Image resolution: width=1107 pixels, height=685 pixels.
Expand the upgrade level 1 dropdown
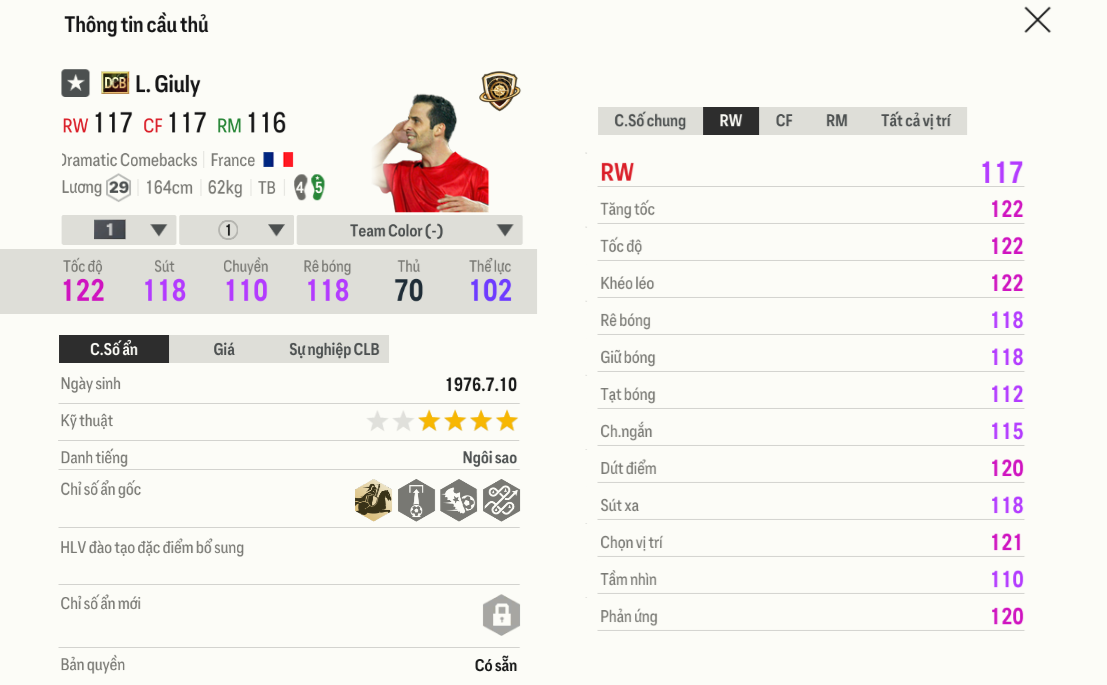coord(119,230)
